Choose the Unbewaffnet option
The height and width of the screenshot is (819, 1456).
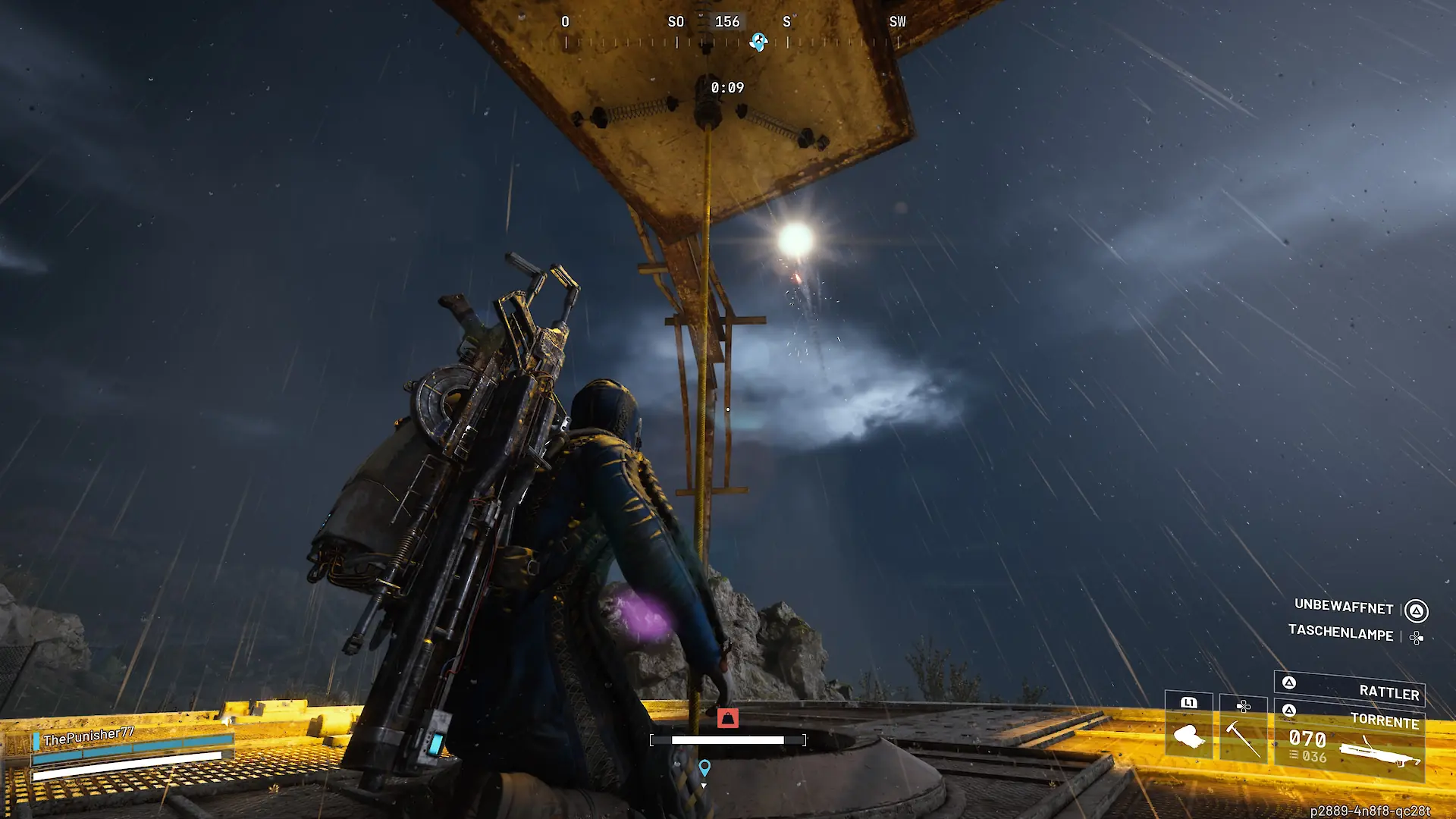1344,607
